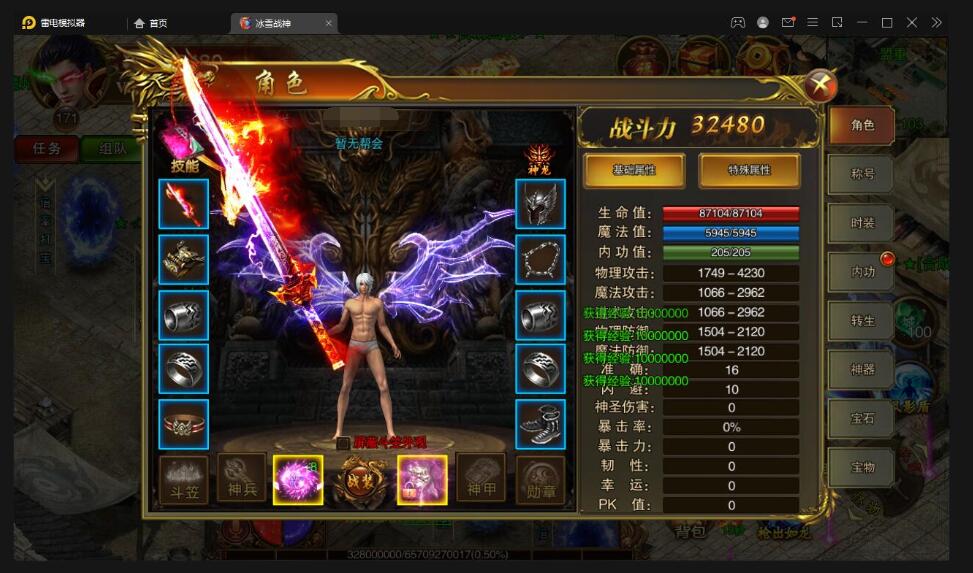
Task: Select the gold armor equipment slot
Action: 184,259
